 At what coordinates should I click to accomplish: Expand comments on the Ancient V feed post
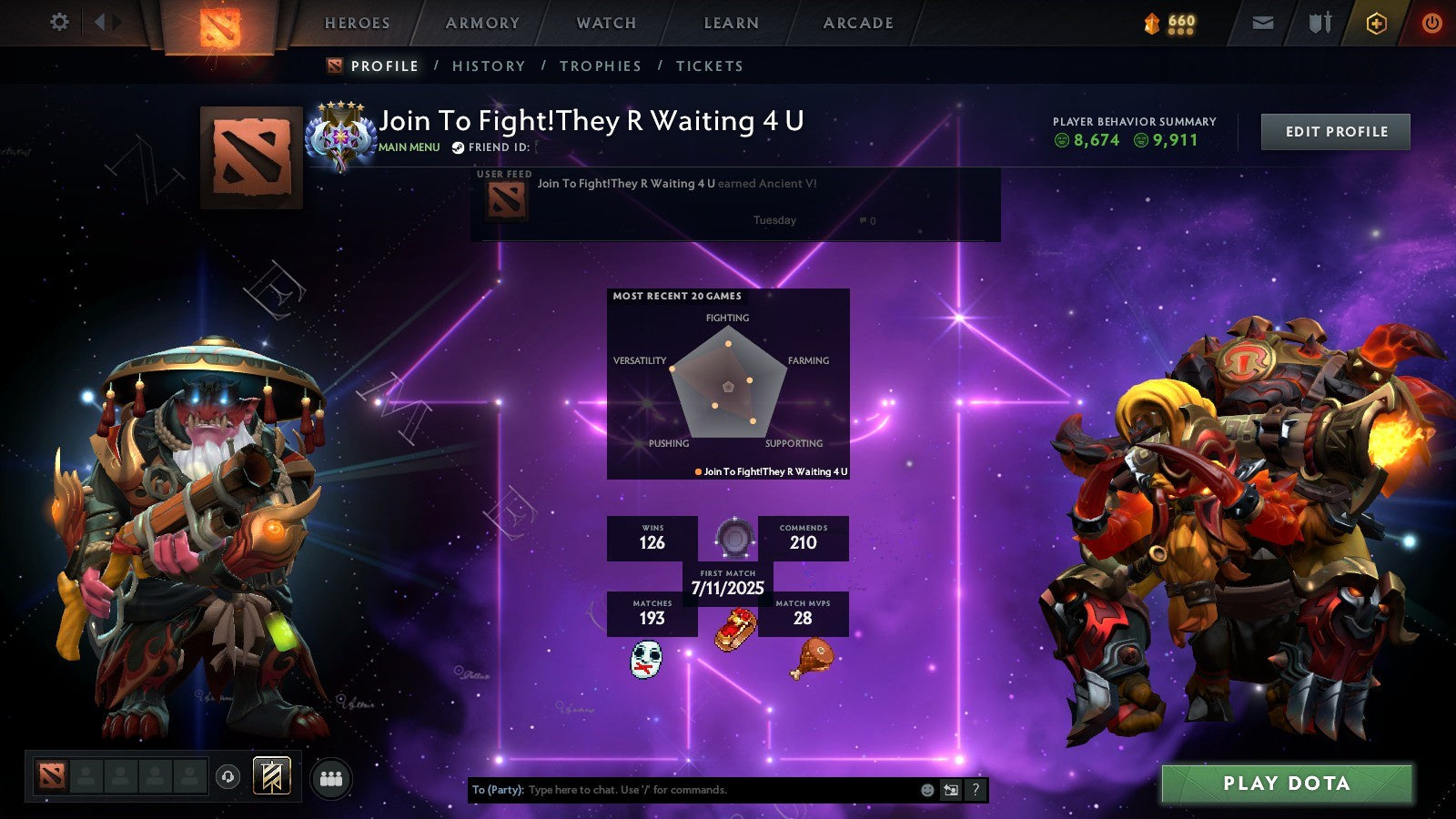coord(864,220)
